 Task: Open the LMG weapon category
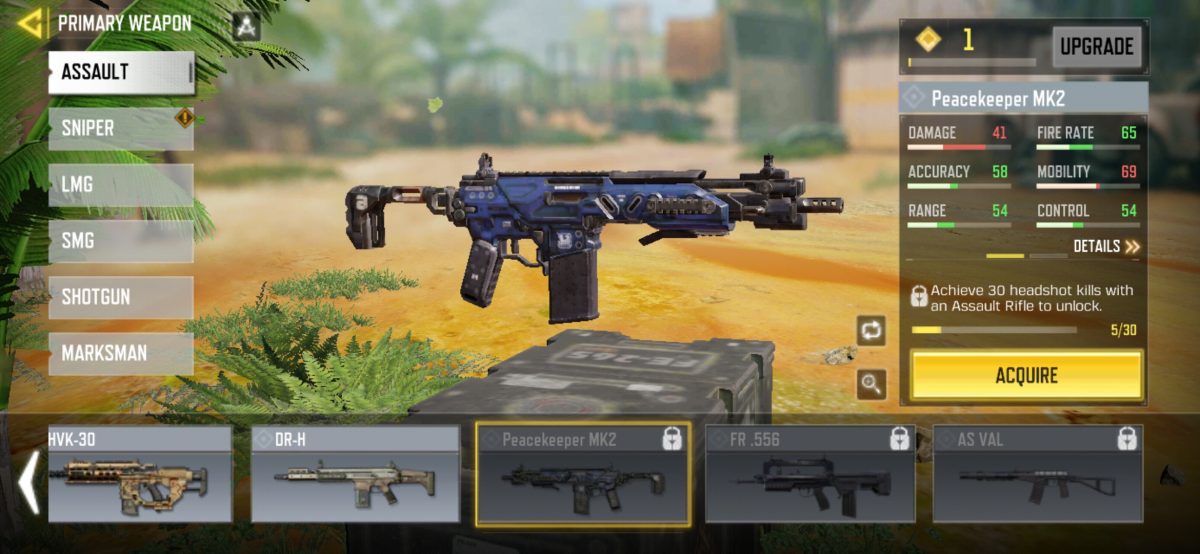[x=121, y=185]
